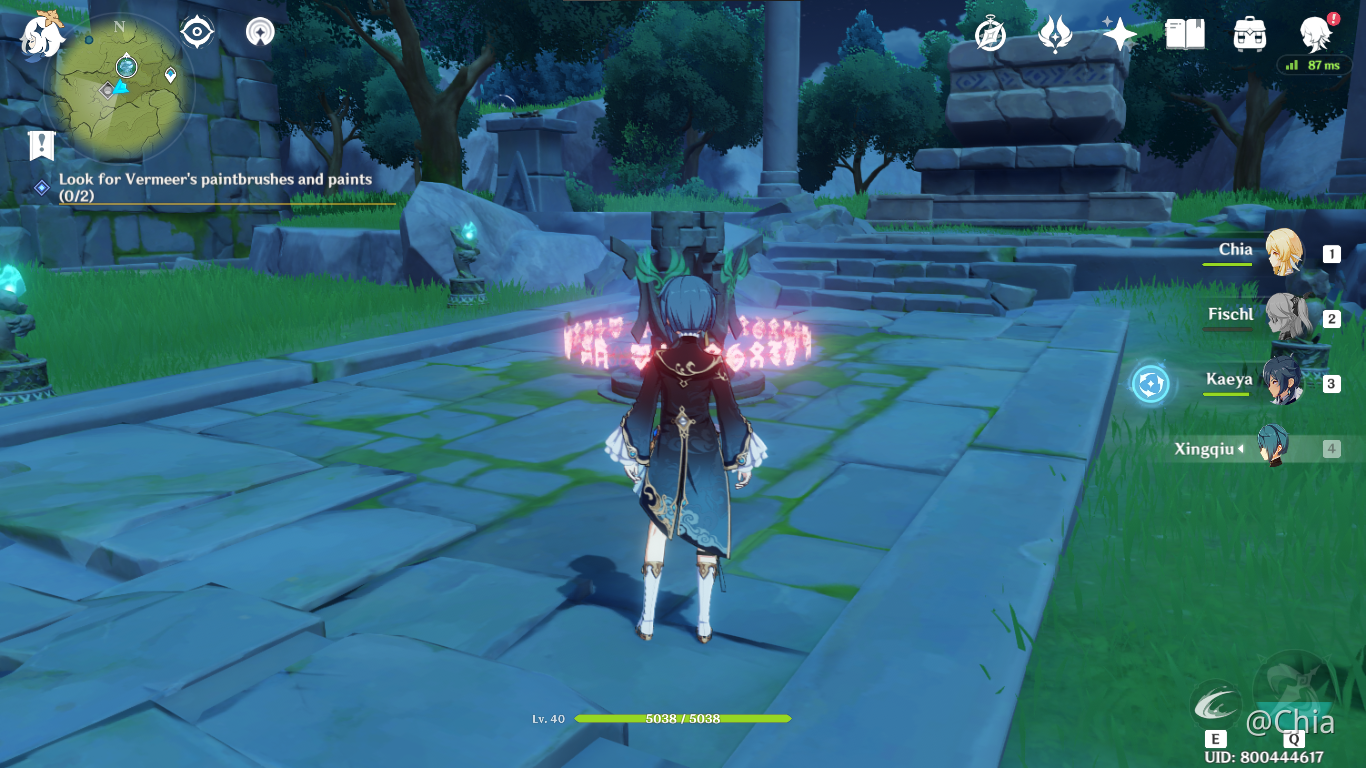The width and height of the screenshot is (1366, 768).
Task: Open the backpack inventory
Action: tap(1250, 35)
